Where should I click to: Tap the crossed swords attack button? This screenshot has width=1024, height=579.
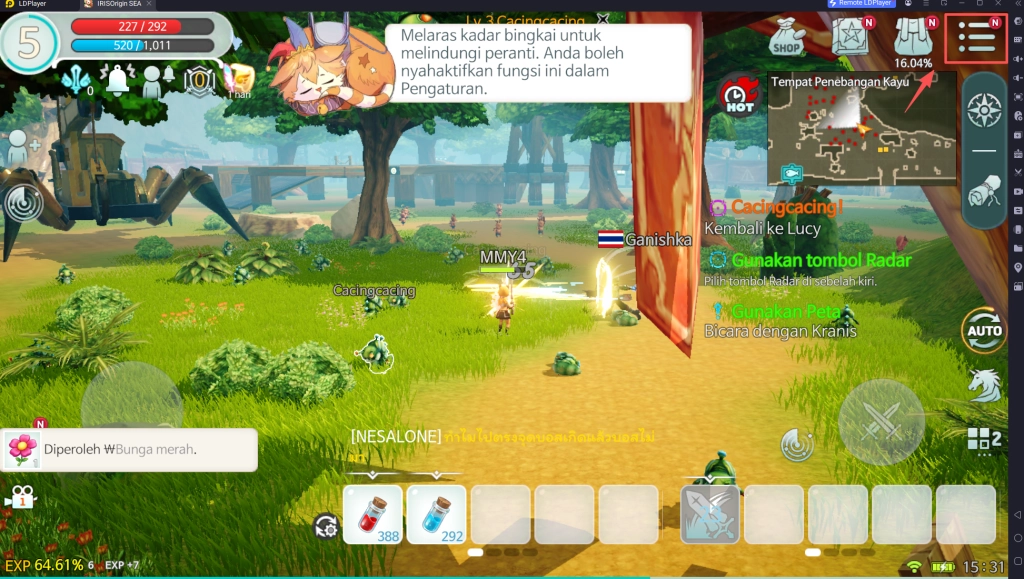tap(881, 423)
